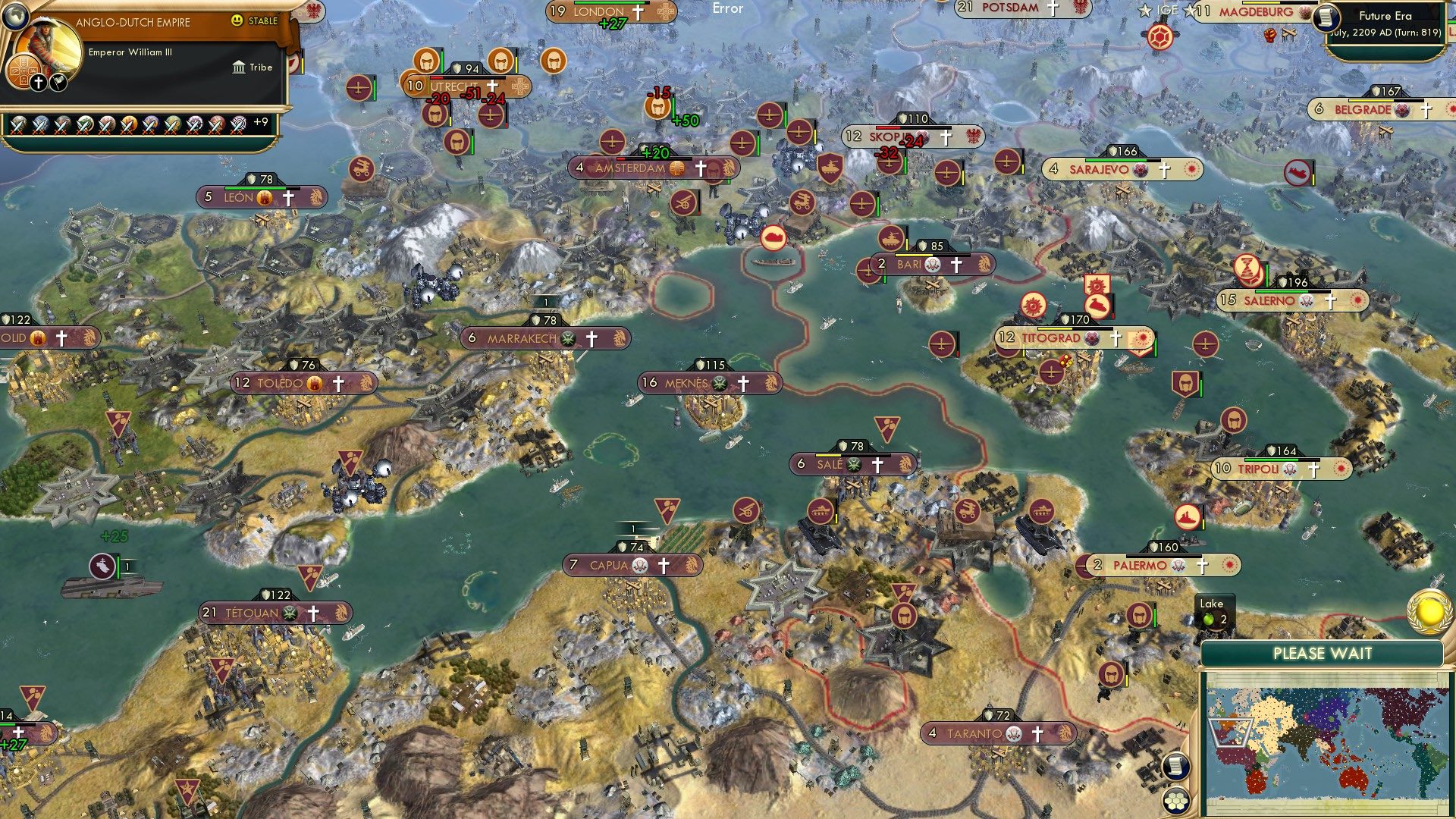Screen dimensions: 1456x819
Task: Click the golden laurel medal icon above the minimap
Action: click(x=1429, y=613)
